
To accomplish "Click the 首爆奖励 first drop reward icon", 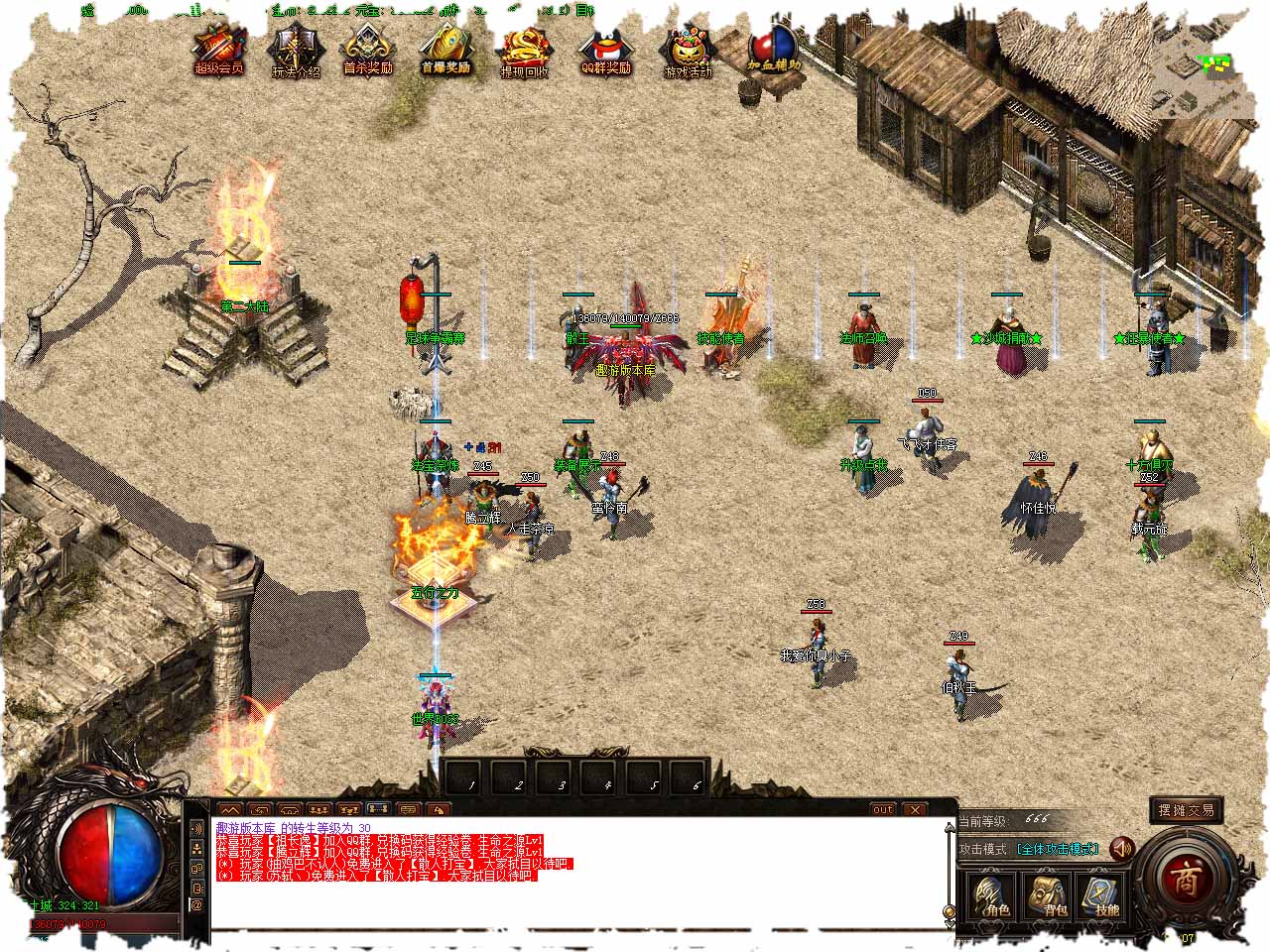I will coord(445,50).
